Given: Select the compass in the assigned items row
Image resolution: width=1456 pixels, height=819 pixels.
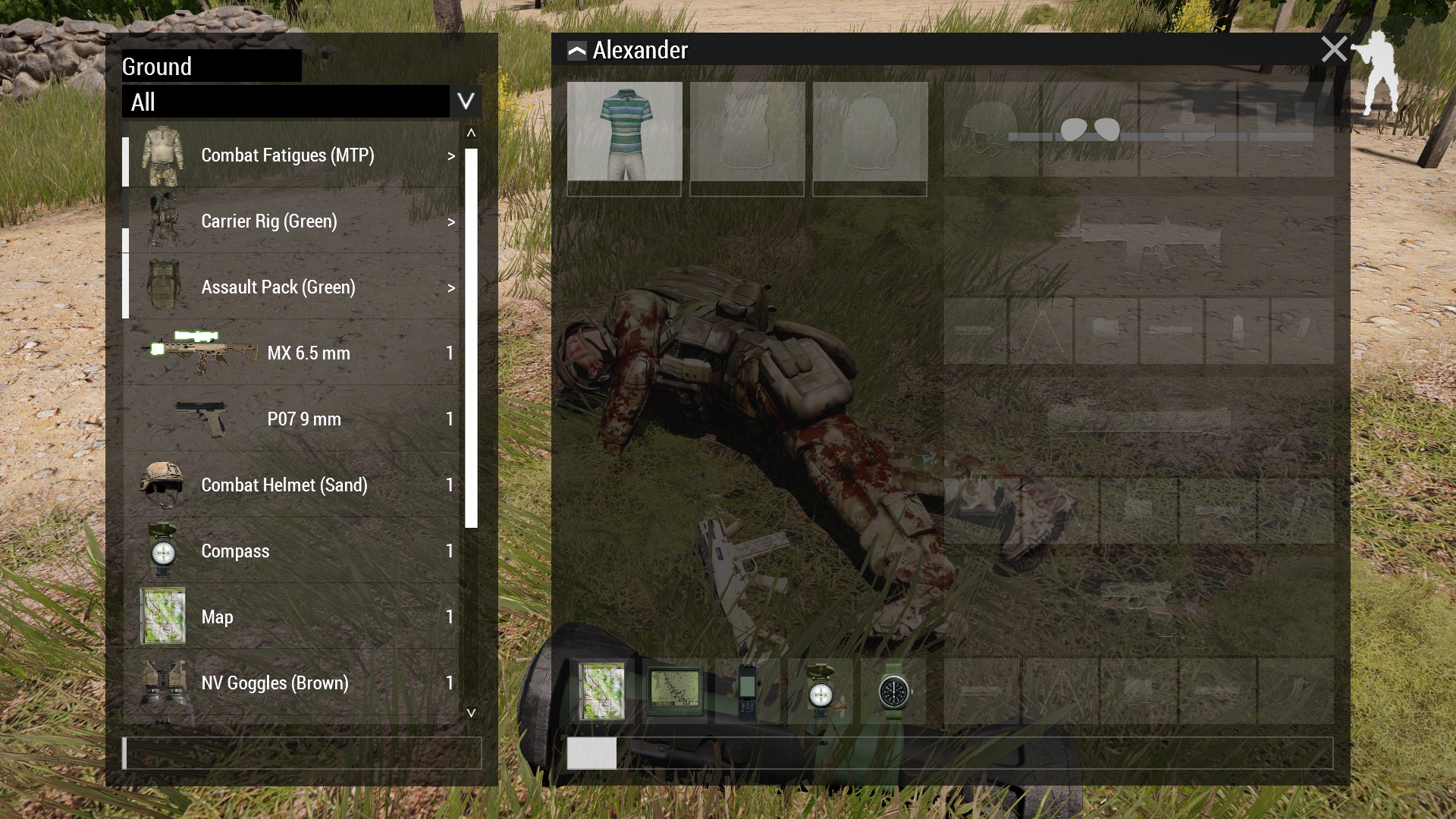Looking at the screenshot, I should [x=821, y=692].
